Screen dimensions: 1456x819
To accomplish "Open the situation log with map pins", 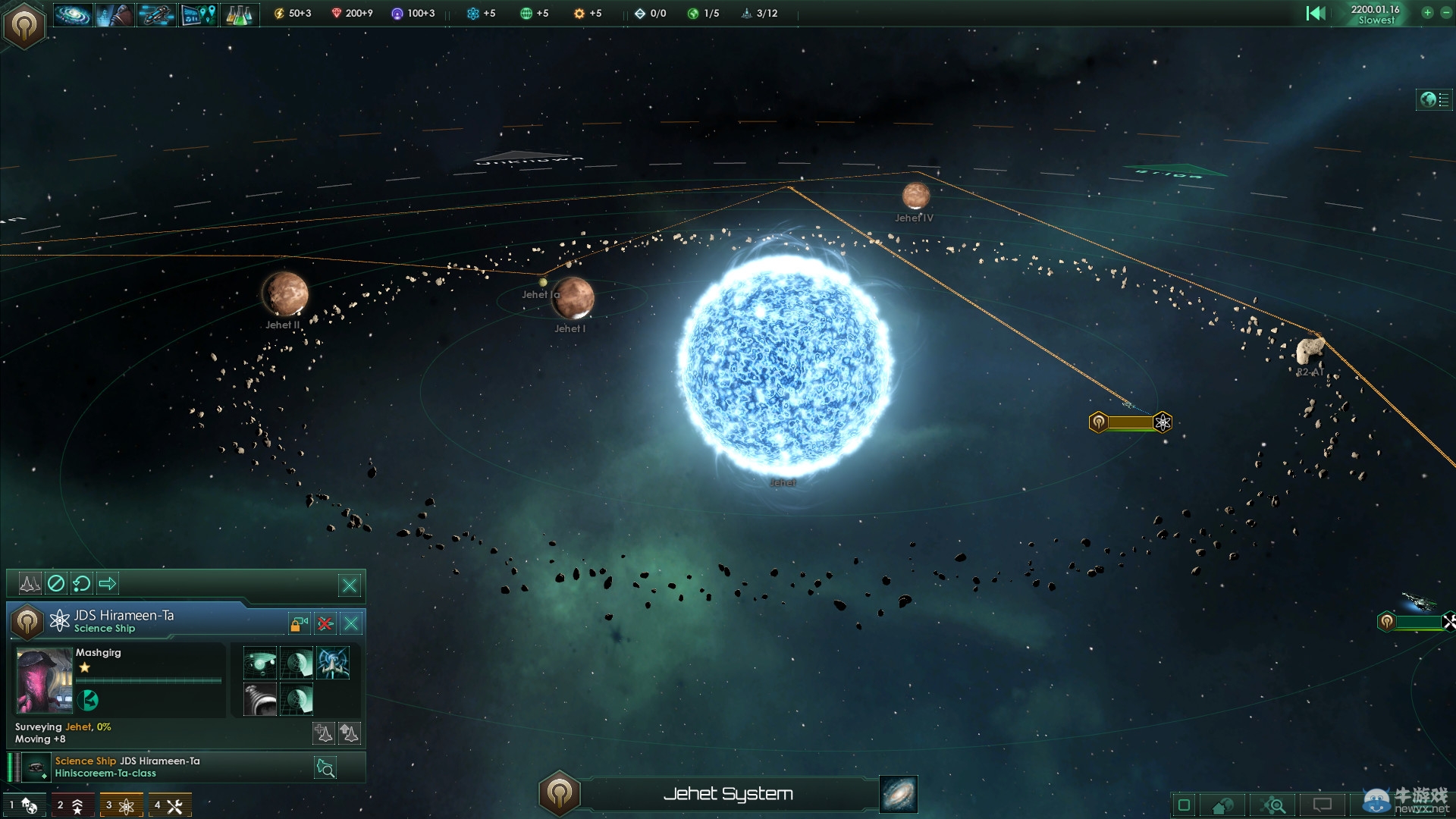I will coord(198,14).
